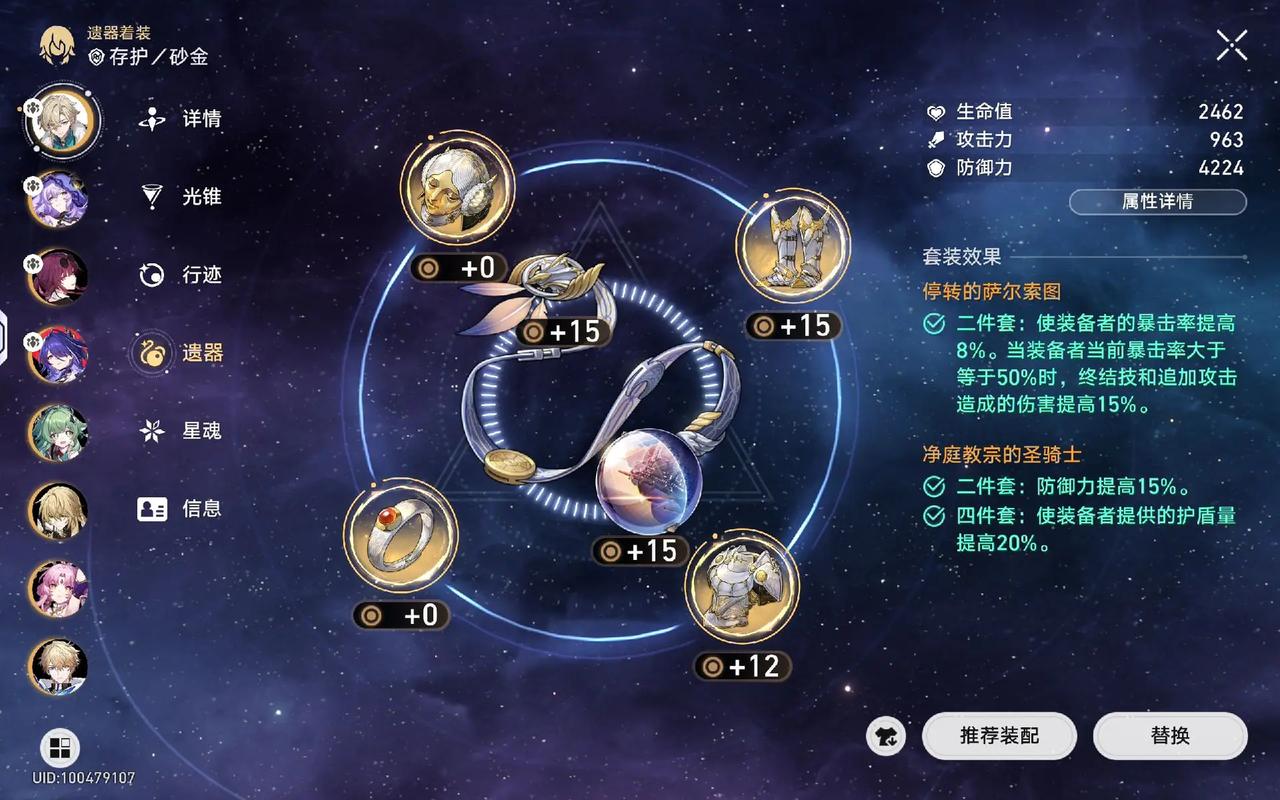Click the relic salvage icon beside 推荐装配

point(884,736)
